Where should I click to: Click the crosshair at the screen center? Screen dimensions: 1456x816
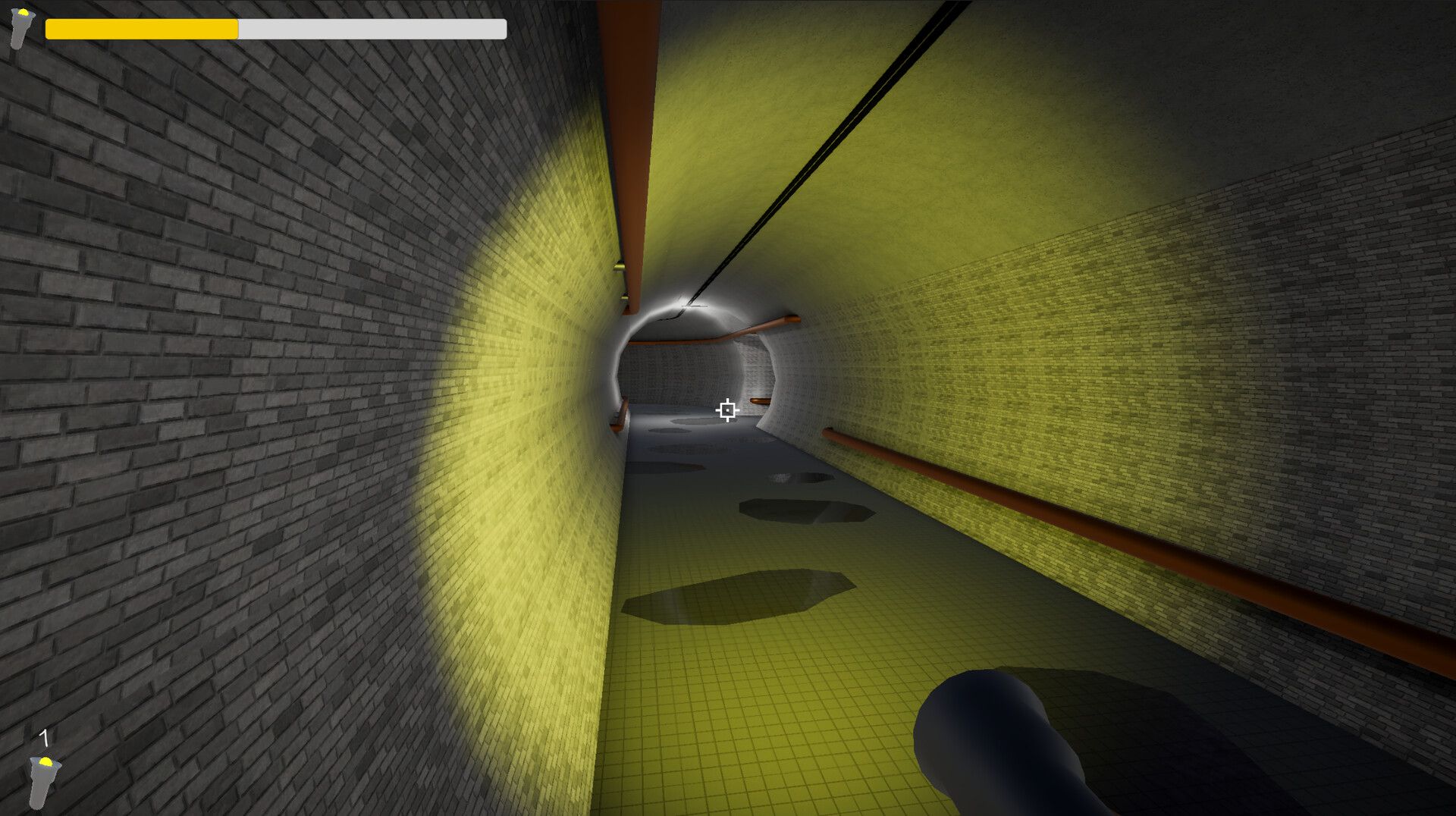[727, 410]
